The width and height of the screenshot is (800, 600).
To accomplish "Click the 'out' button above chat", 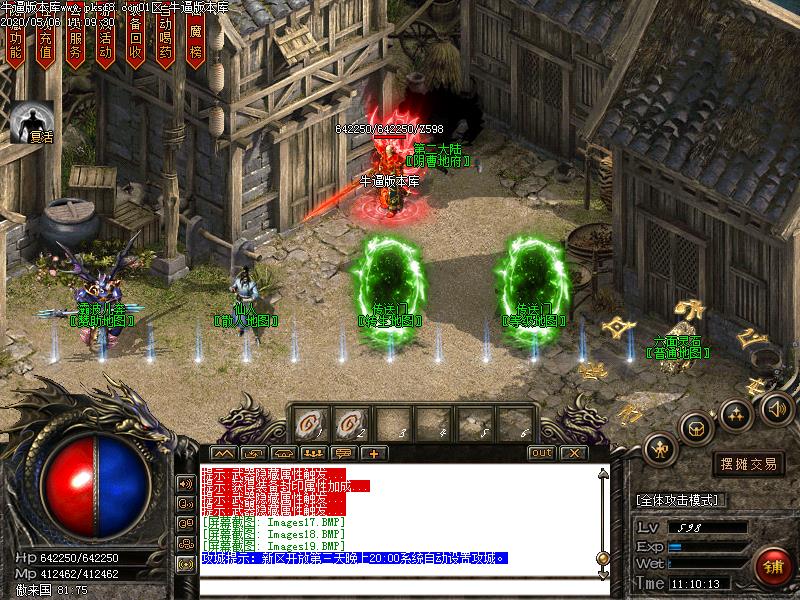I will tap(541, 453).
